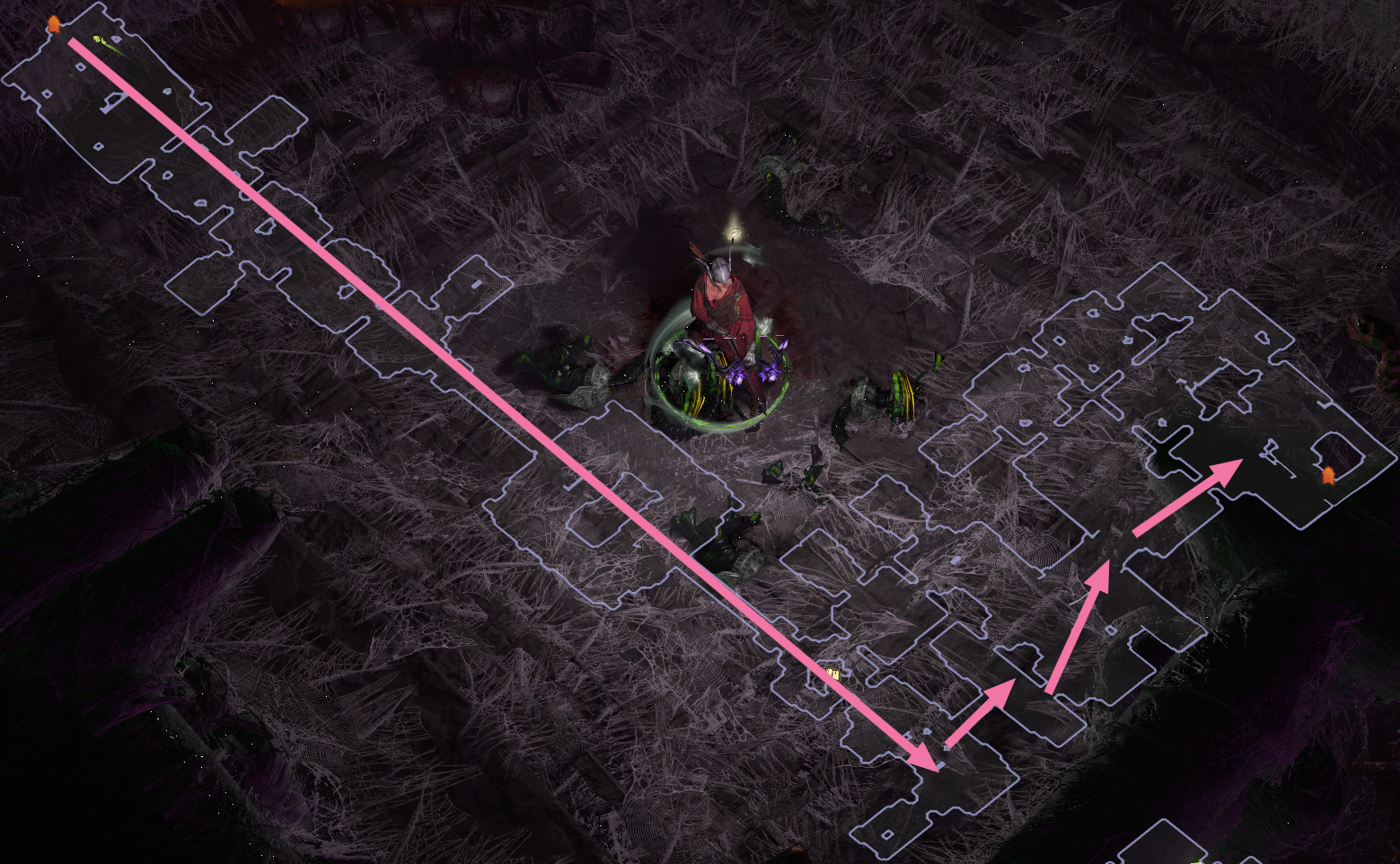Click the orange door marker at the map's top-left end
1400x864 pixels.
click(x=54, y=24)
